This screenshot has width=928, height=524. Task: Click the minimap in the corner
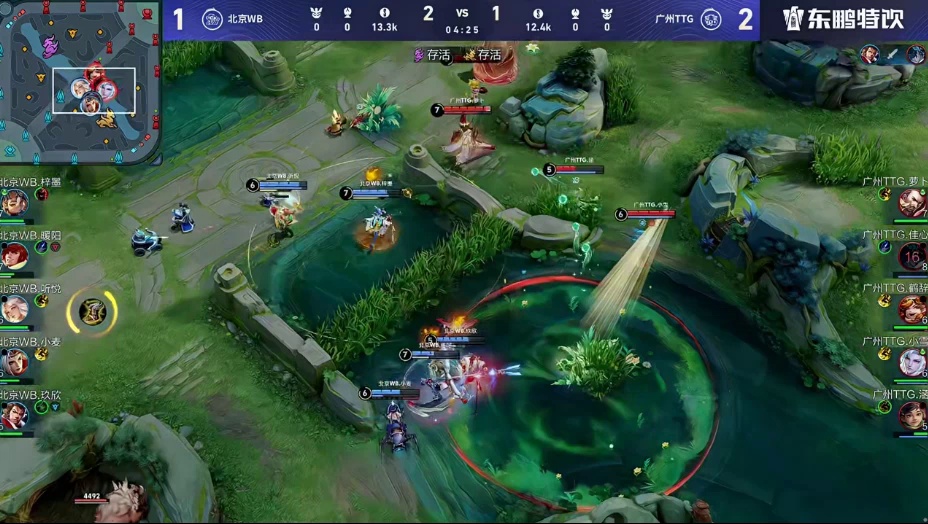(x=80, y=80)
